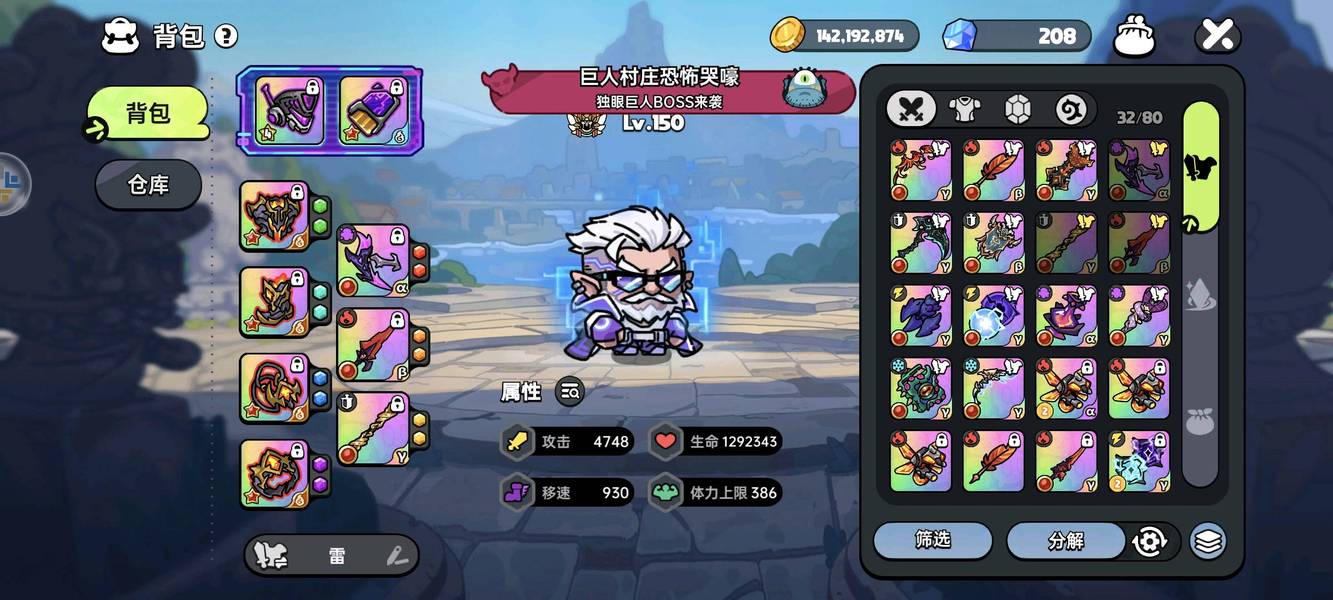This screenshot has height=600, width=1333.
Task: Switch to the armor shirt category
Action: point(964,110)
